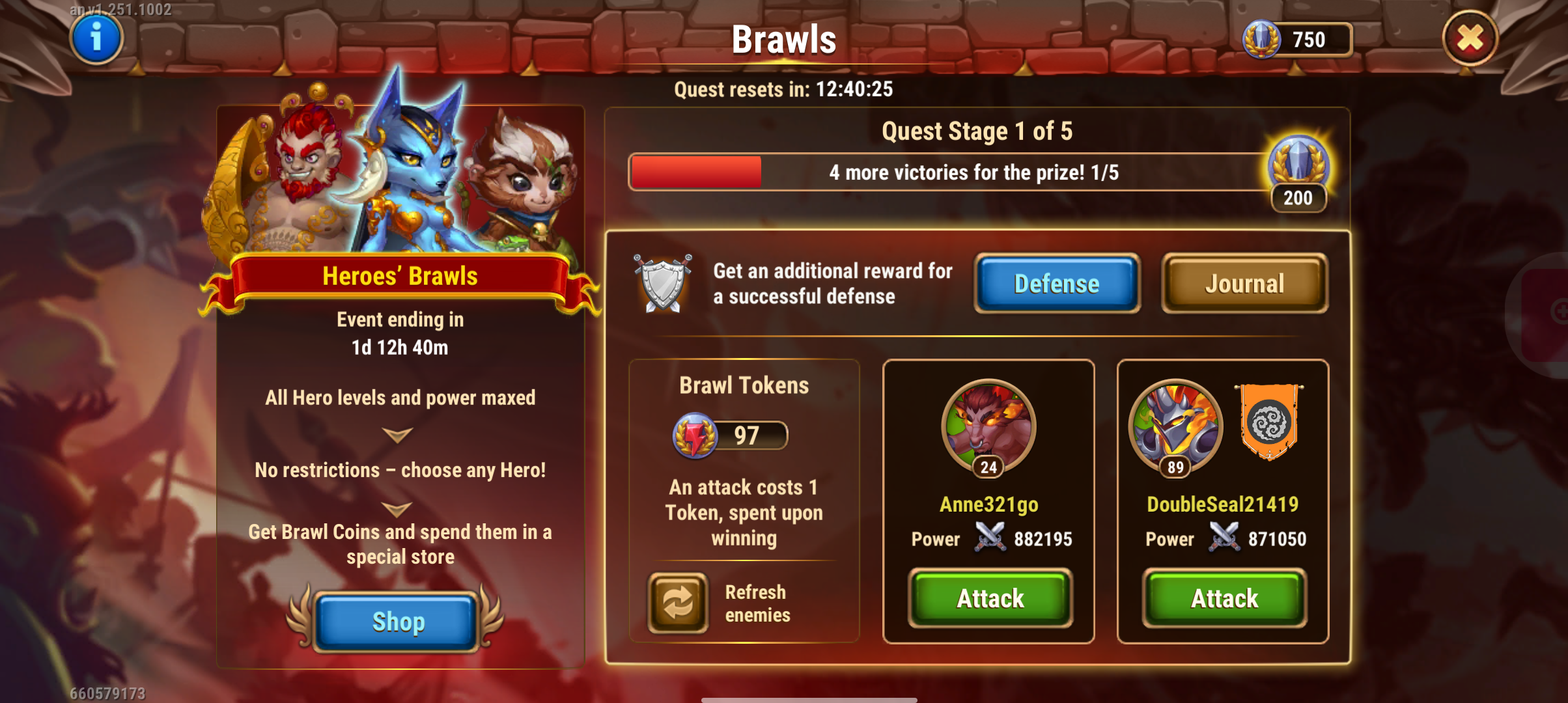Attack player Anne321go
This screenshot has width=1568, height=703.
pyautogui.click(x=990, y=598)
